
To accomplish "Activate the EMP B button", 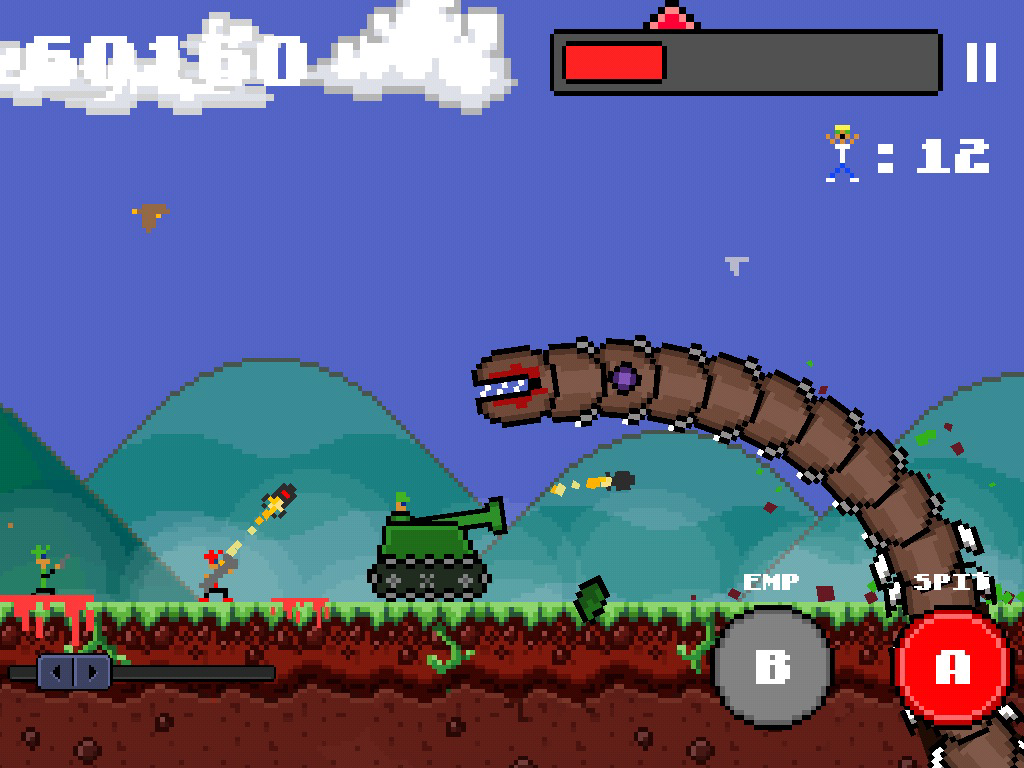I will tap(772, 666).
